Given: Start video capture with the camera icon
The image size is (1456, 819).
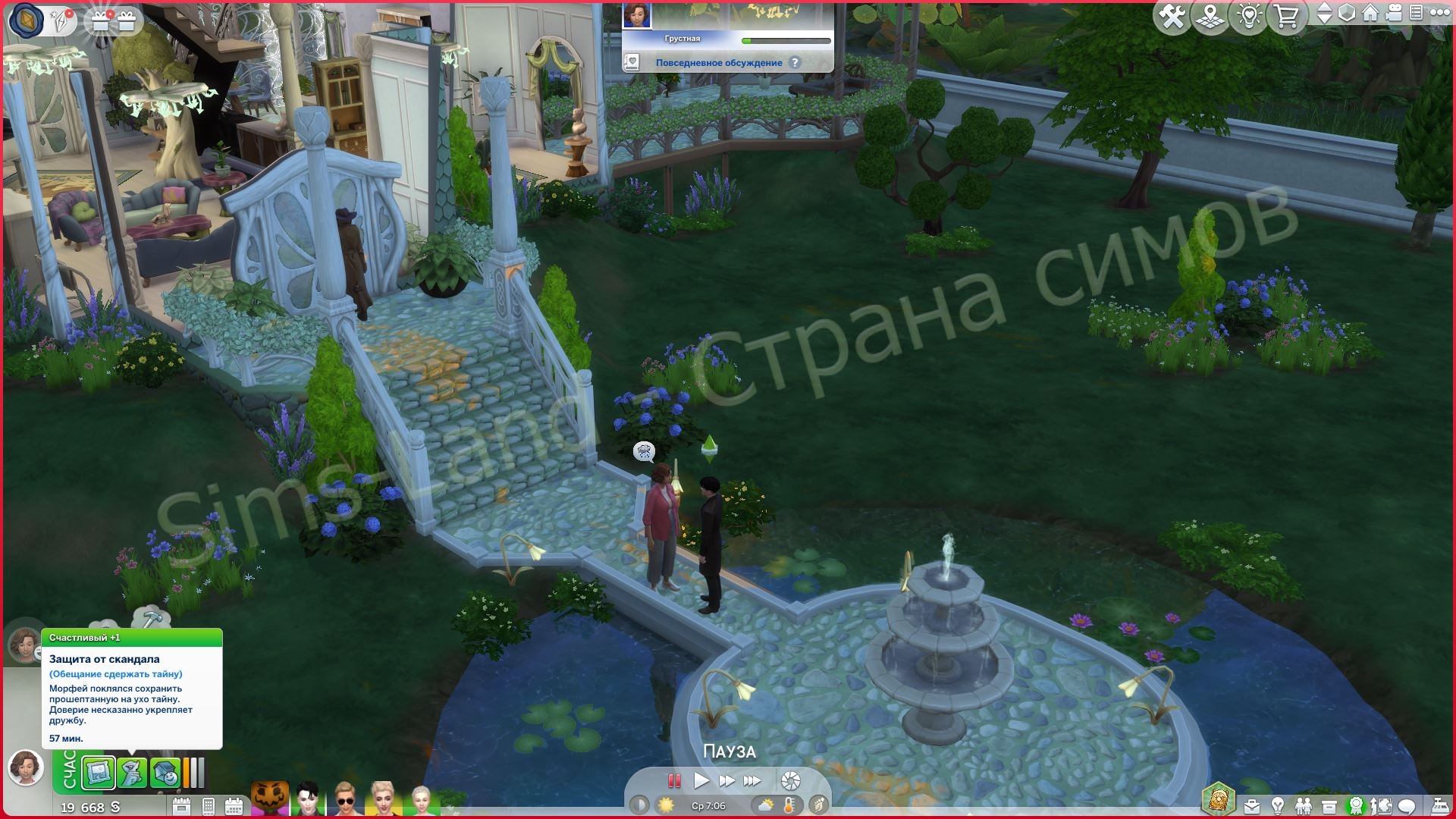Looking at the screenshot, I should click(x=1393, y=13).
